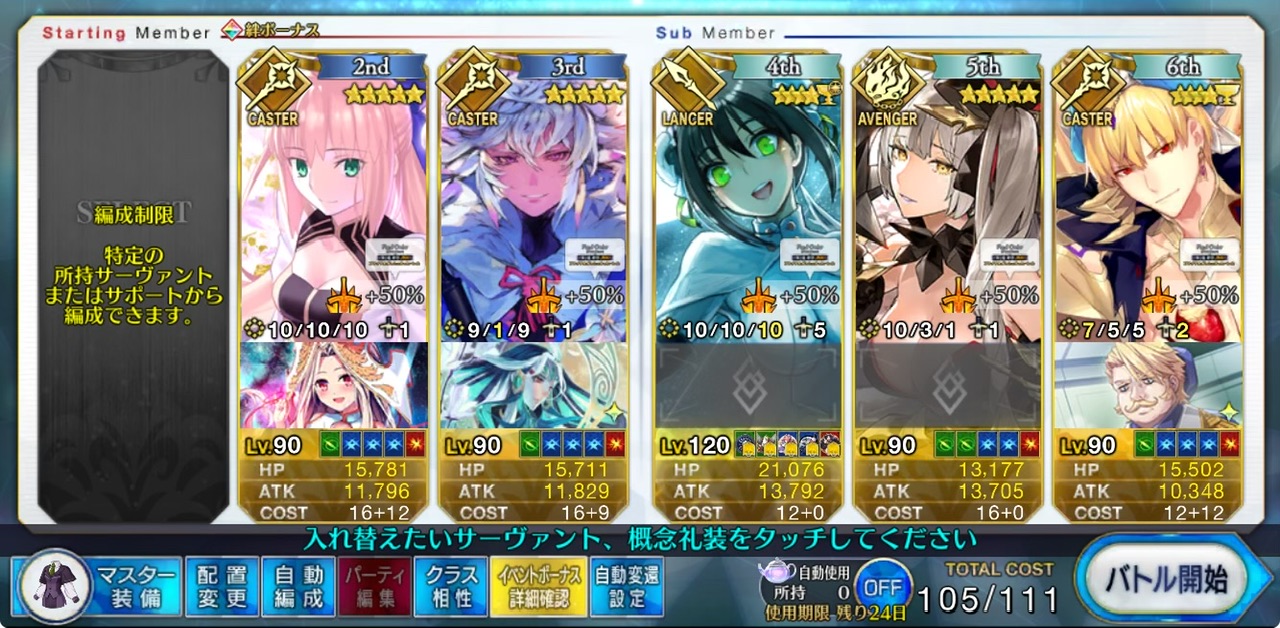Change the 2nd member's craft essence
Image resolution: width=1280 pixels, height=628 pixels.
tap(334, 386)
